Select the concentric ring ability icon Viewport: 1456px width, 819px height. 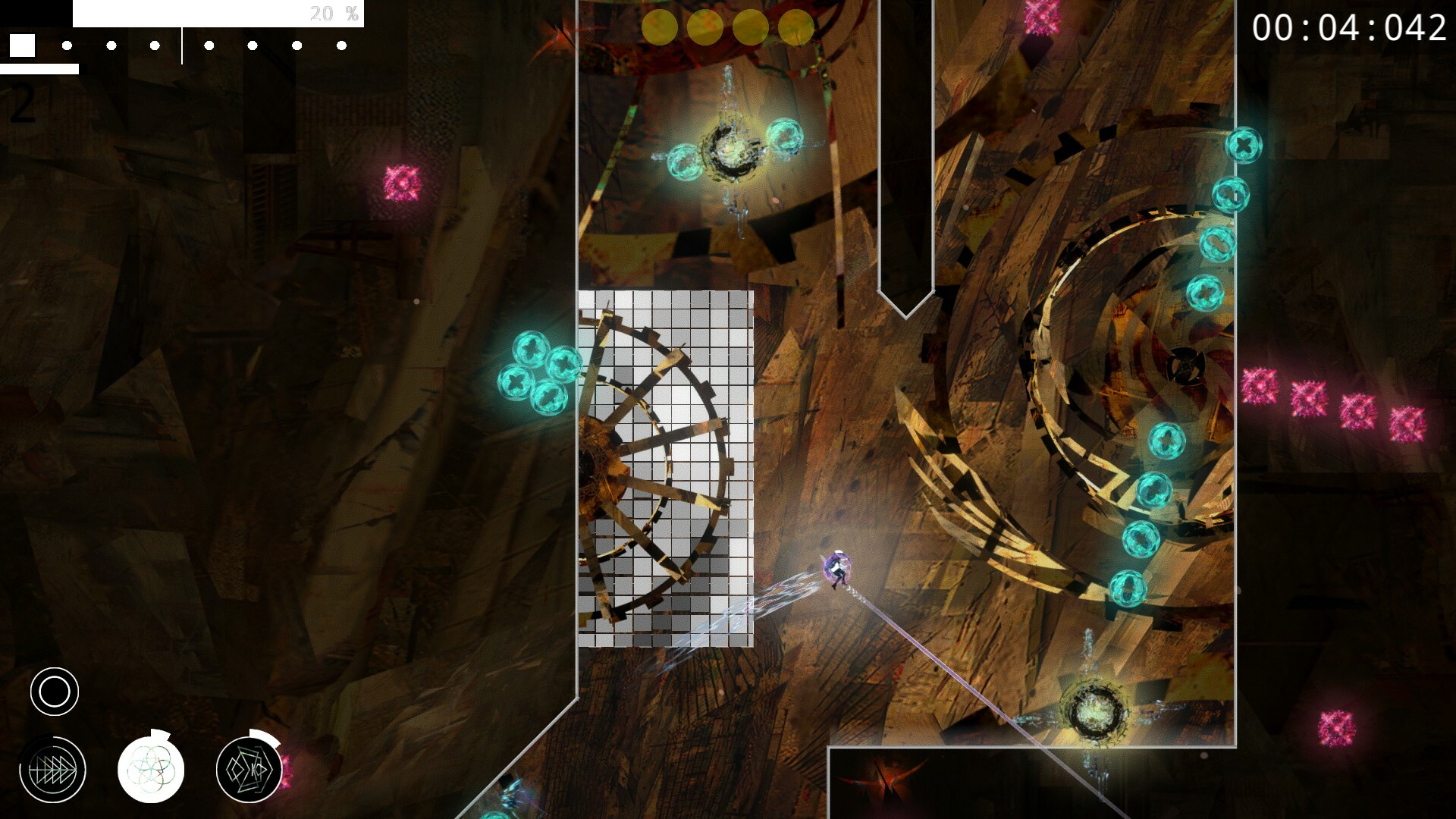(x=54, y=691)
